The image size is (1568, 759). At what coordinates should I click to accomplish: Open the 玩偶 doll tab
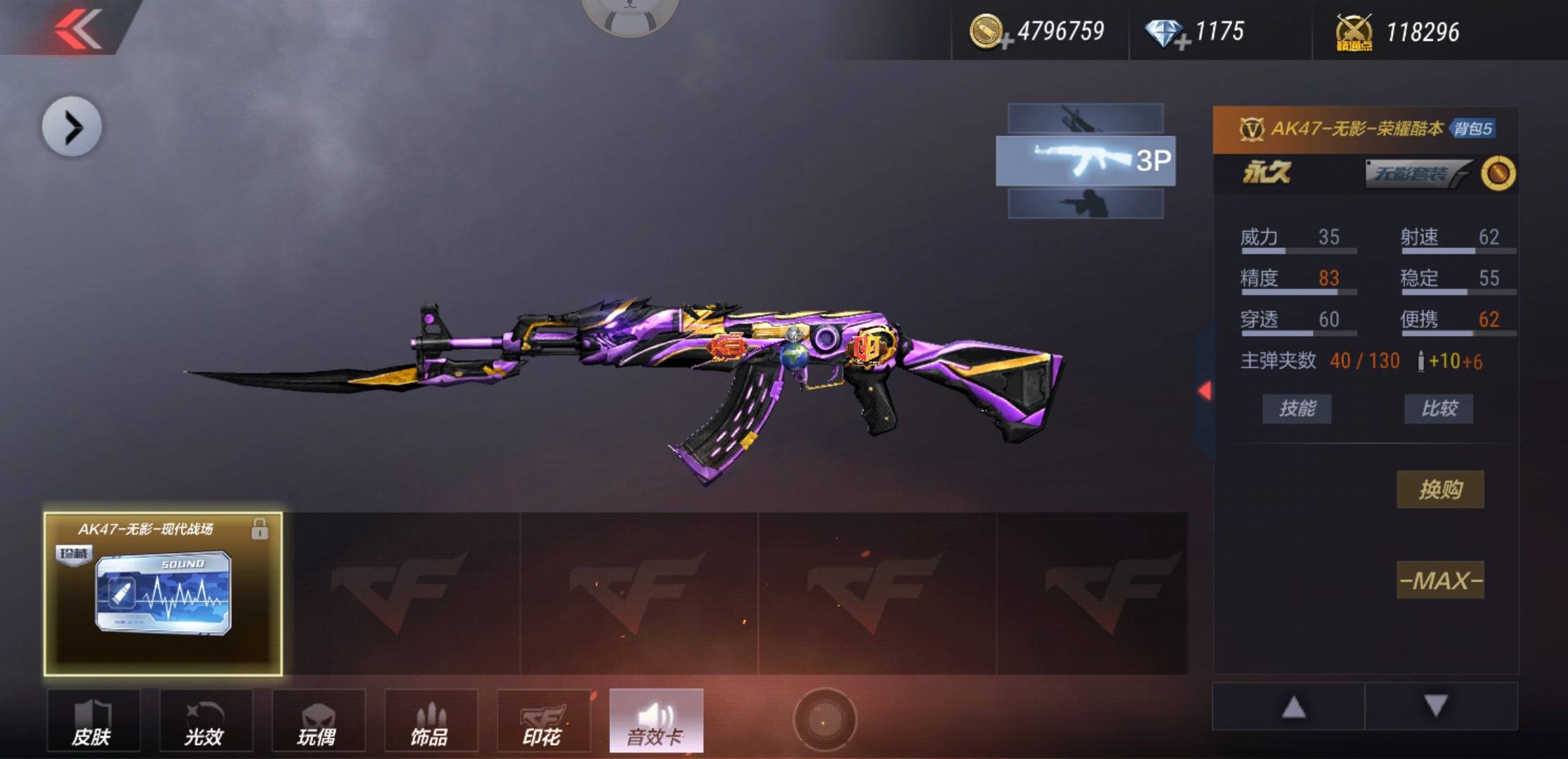click(318, 721)
